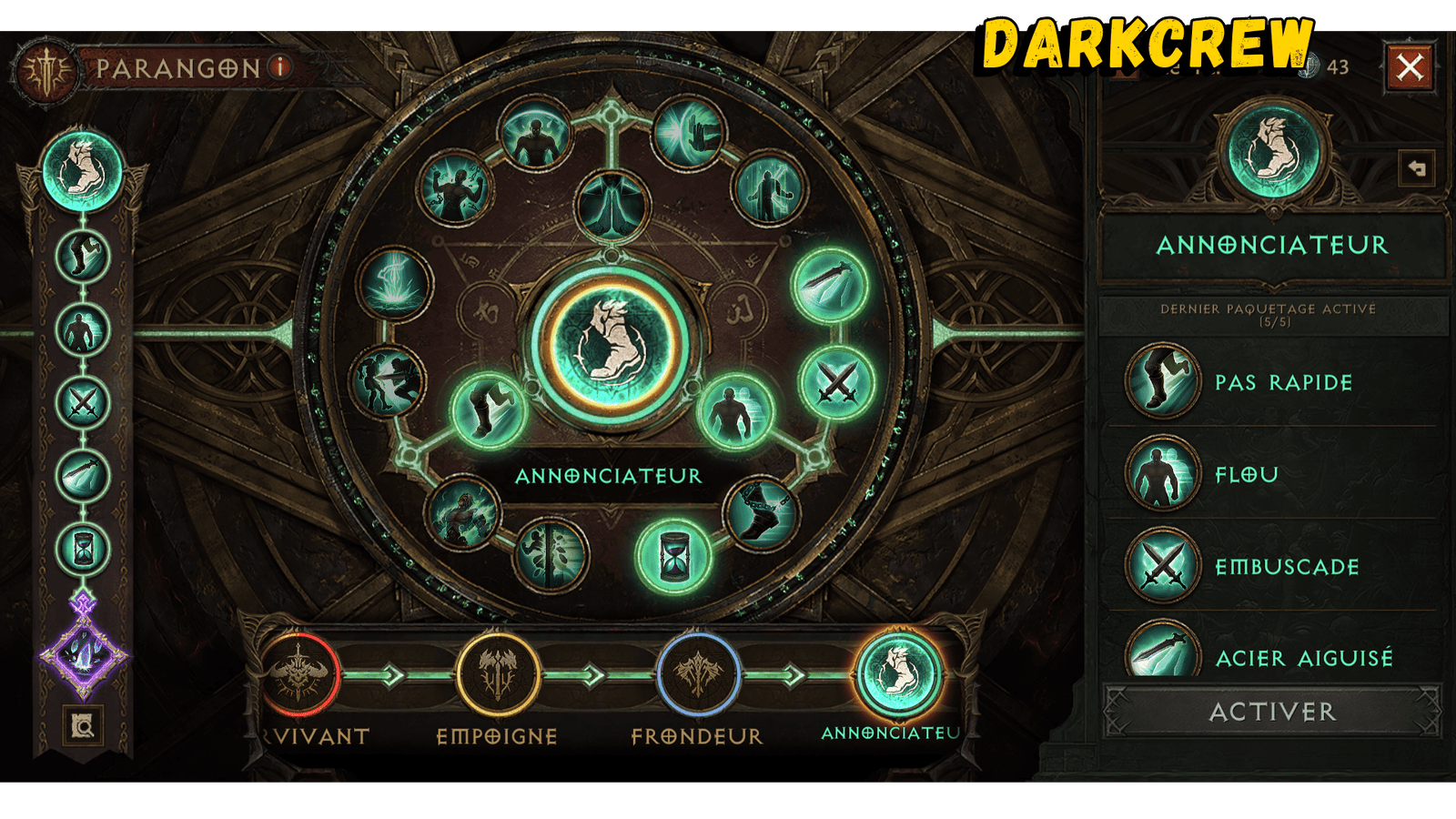Switch to the Empoigne paragon tree
Image resolution: width=1456 pixels, height=819 pixels.
[497, 675]
